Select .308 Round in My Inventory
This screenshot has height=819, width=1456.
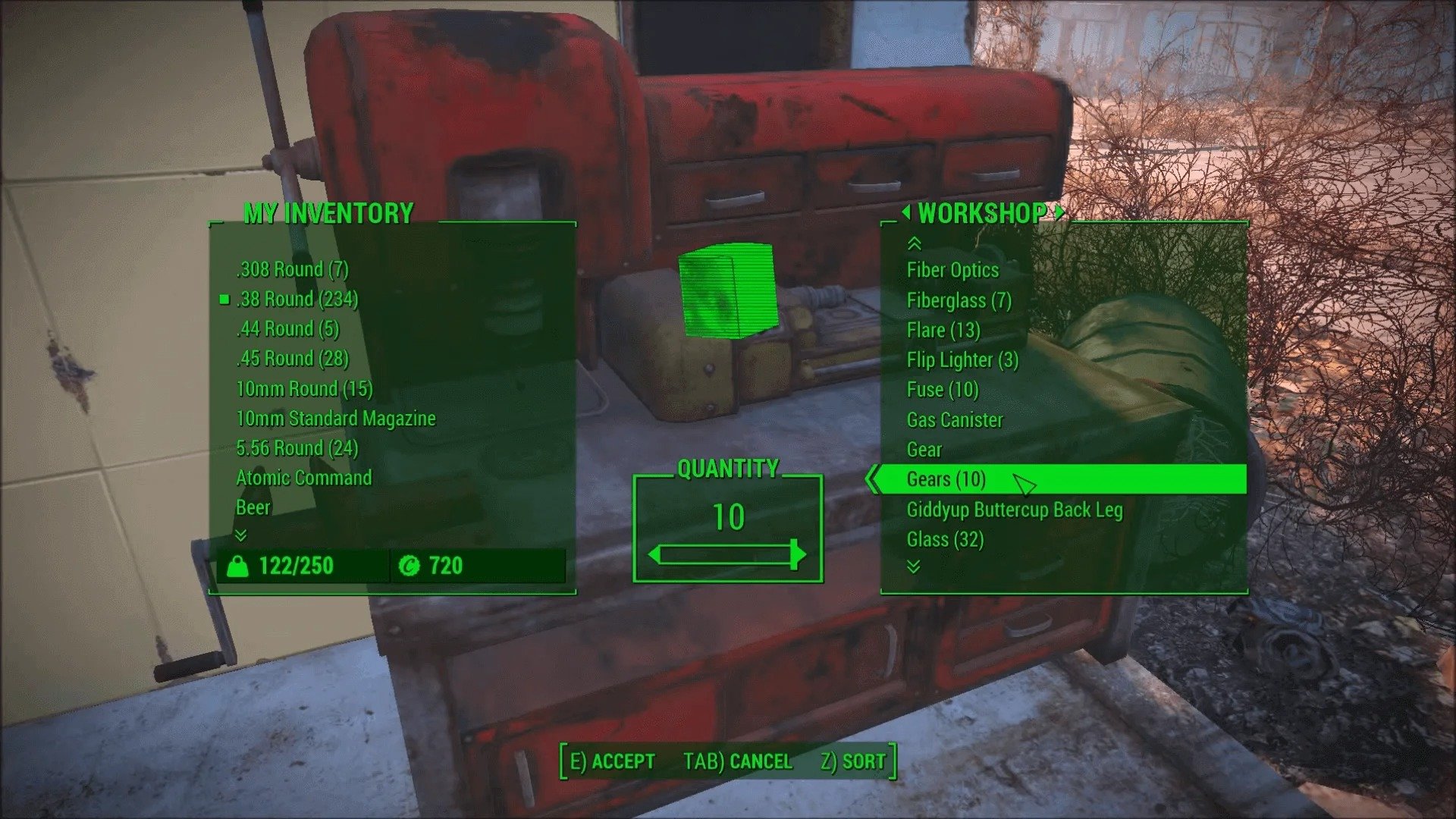(x=292, y=269)
